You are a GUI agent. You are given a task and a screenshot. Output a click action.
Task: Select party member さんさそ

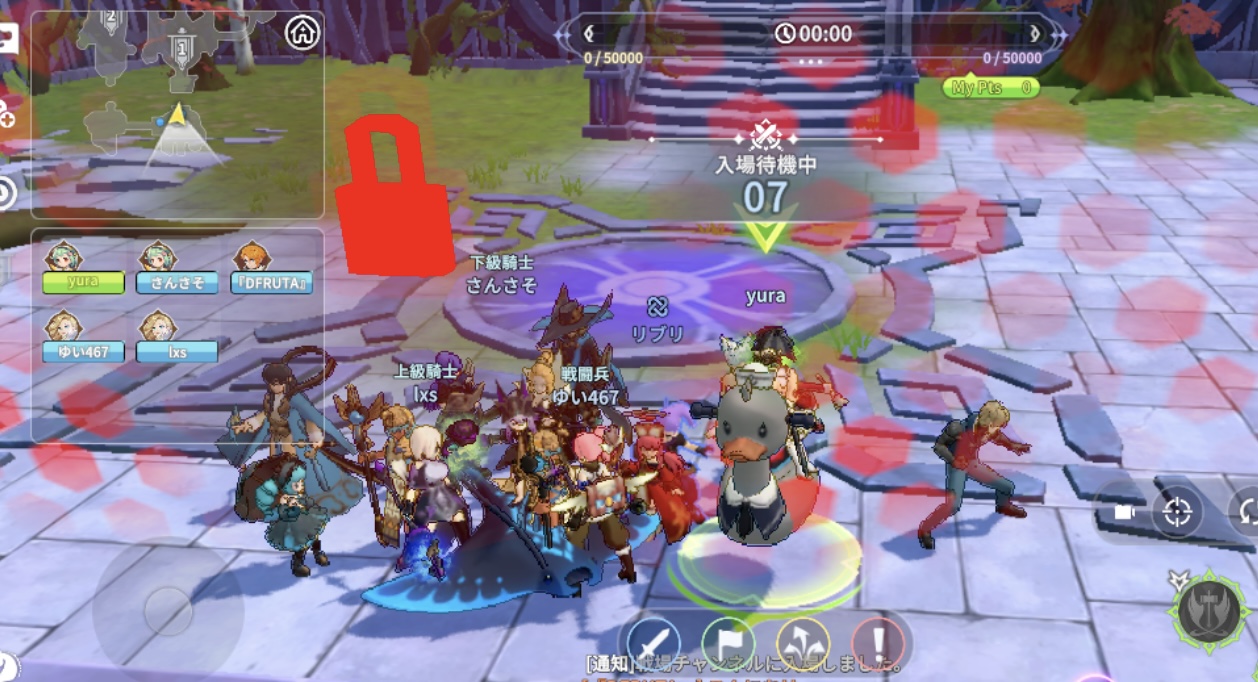coord(177,282)
